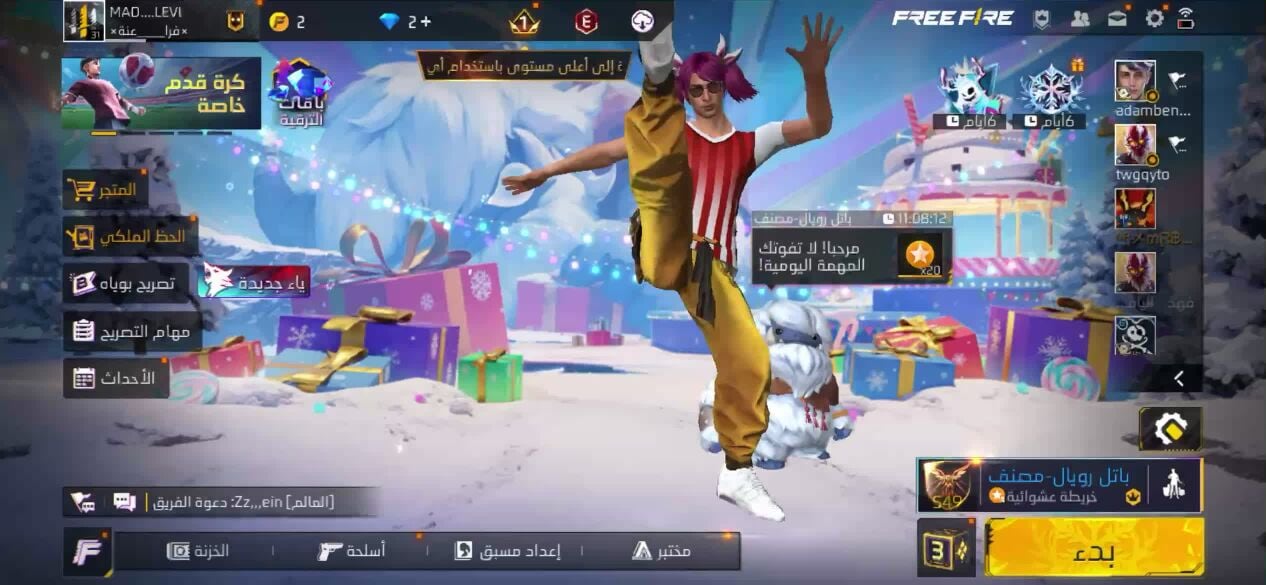
Task: Open the الأحداث events menu
Action: (x=115, y=378)
